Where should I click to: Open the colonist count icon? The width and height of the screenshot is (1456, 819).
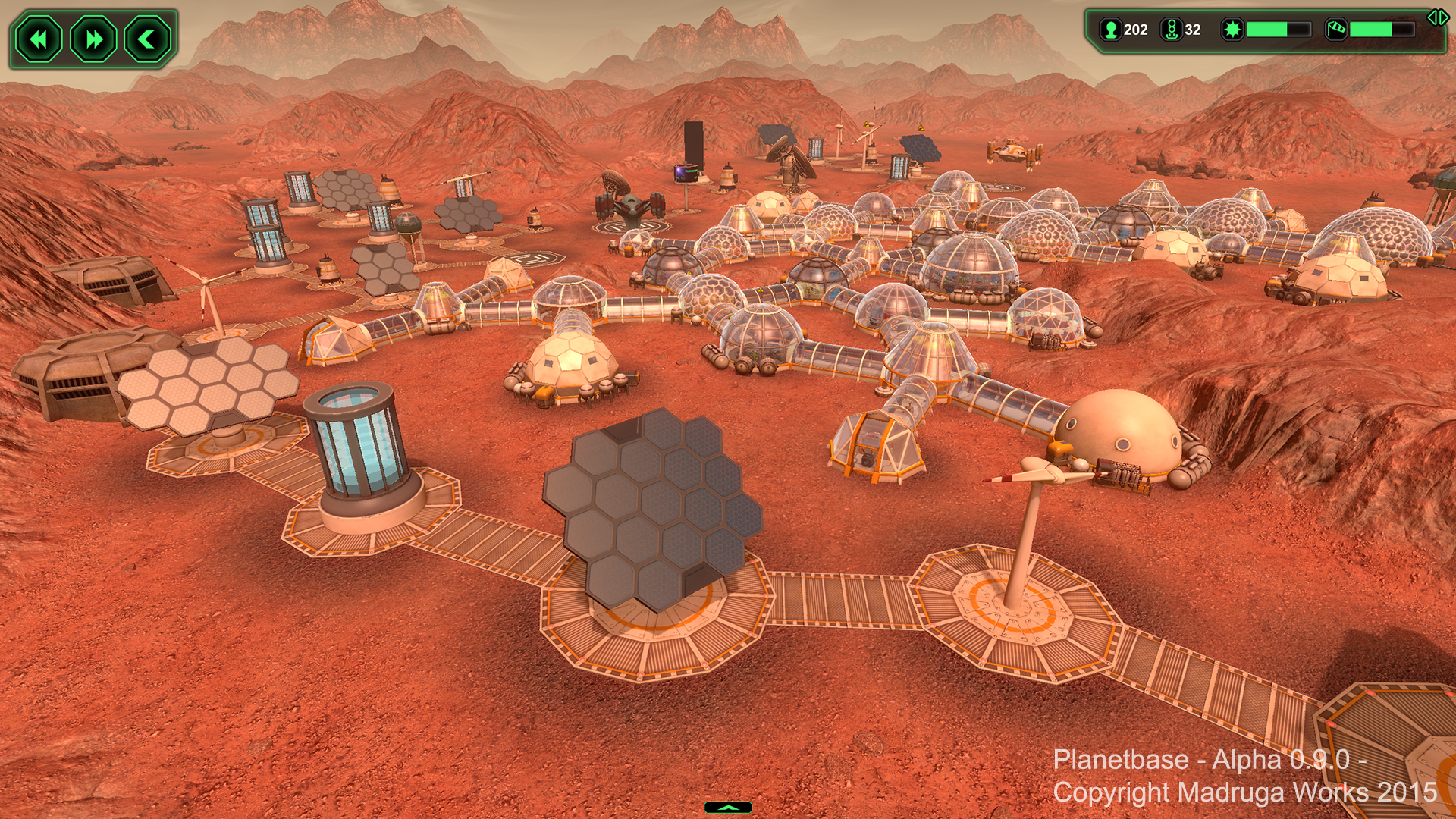click(1111, 30)
